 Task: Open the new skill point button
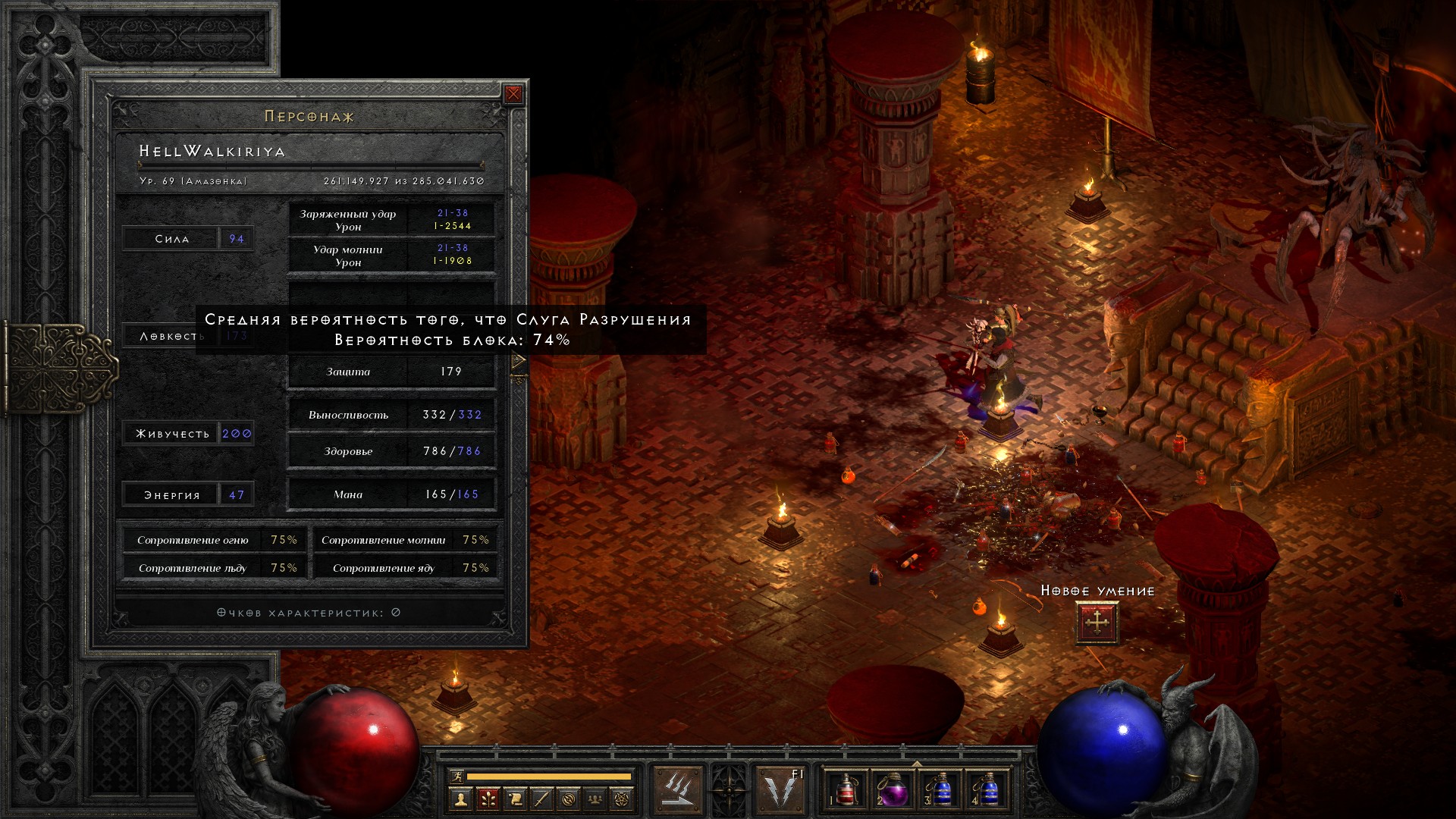(x=1097, y=623)
